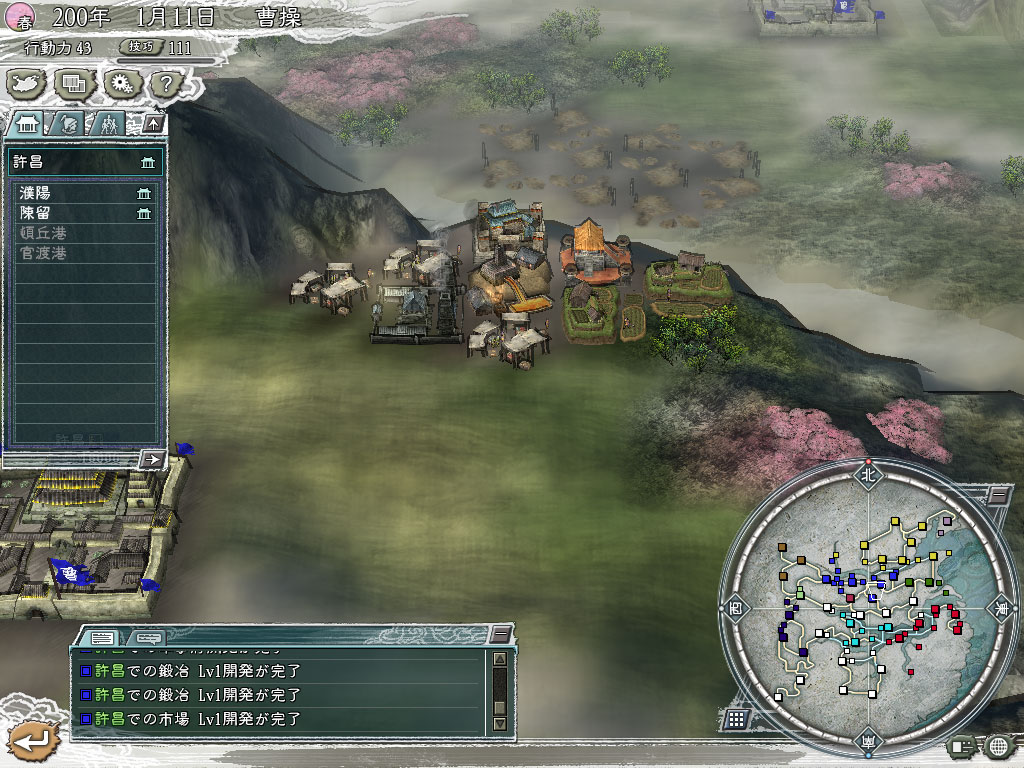
Task: Click the globe icon button
Action: 998,745
